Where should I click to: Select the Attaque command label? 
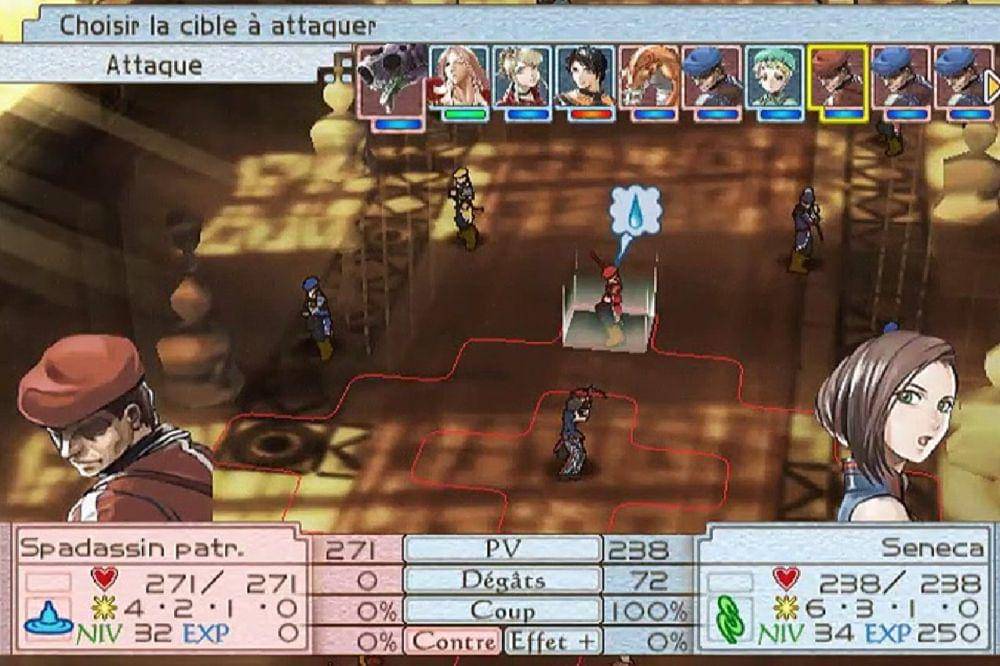[x=154, y=66]
